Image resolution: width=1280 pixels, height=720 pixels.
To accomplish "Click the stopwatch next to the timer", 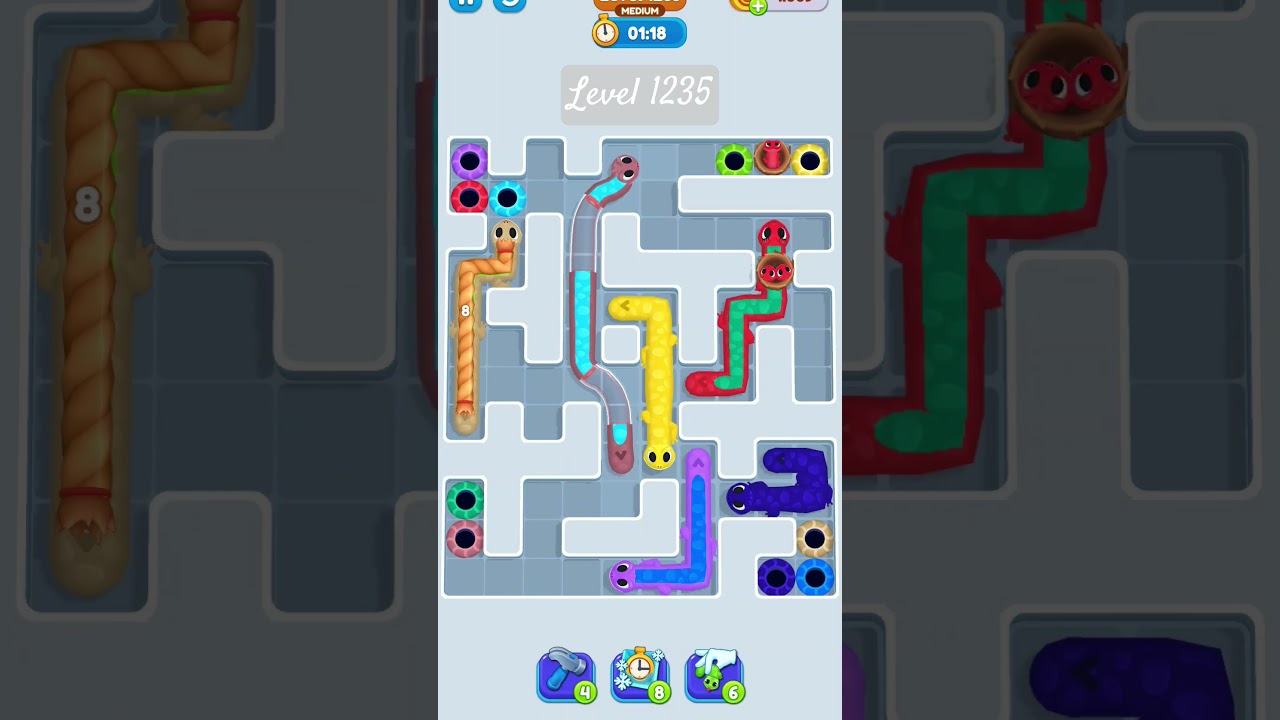I will [x=605, y=32].
